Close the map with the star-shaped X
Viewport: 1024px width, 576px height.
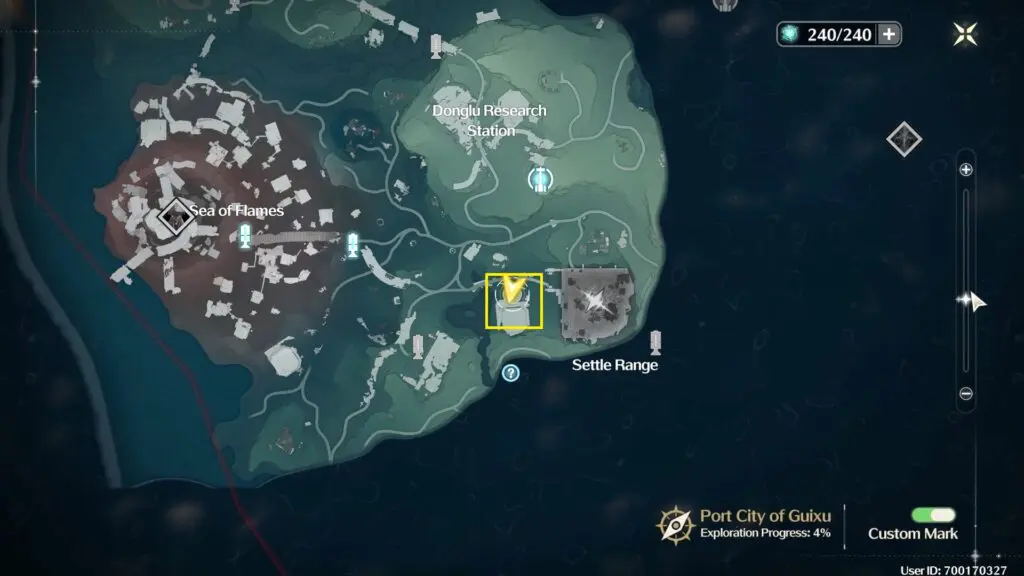(966, 34)
